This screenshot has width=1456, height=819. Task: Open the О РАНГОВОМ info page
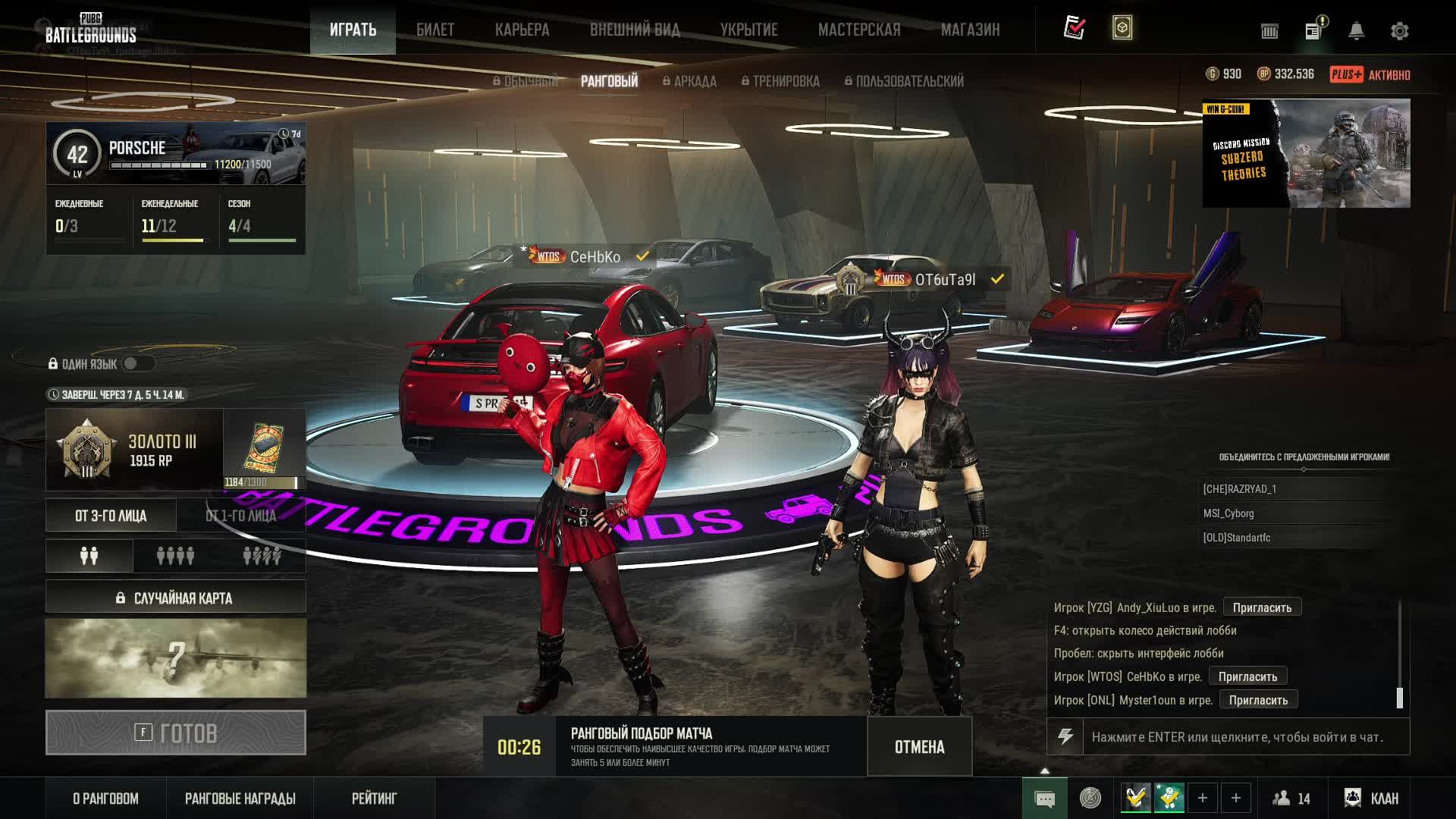pos(105,799)
